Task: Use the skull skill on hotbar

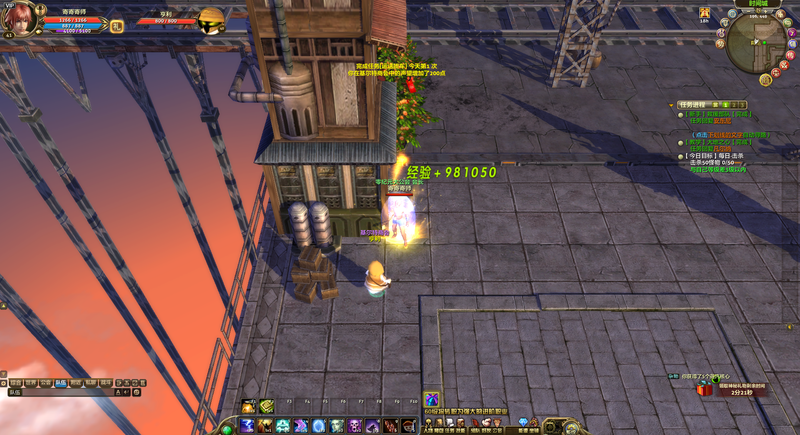Action: point(354,426)
